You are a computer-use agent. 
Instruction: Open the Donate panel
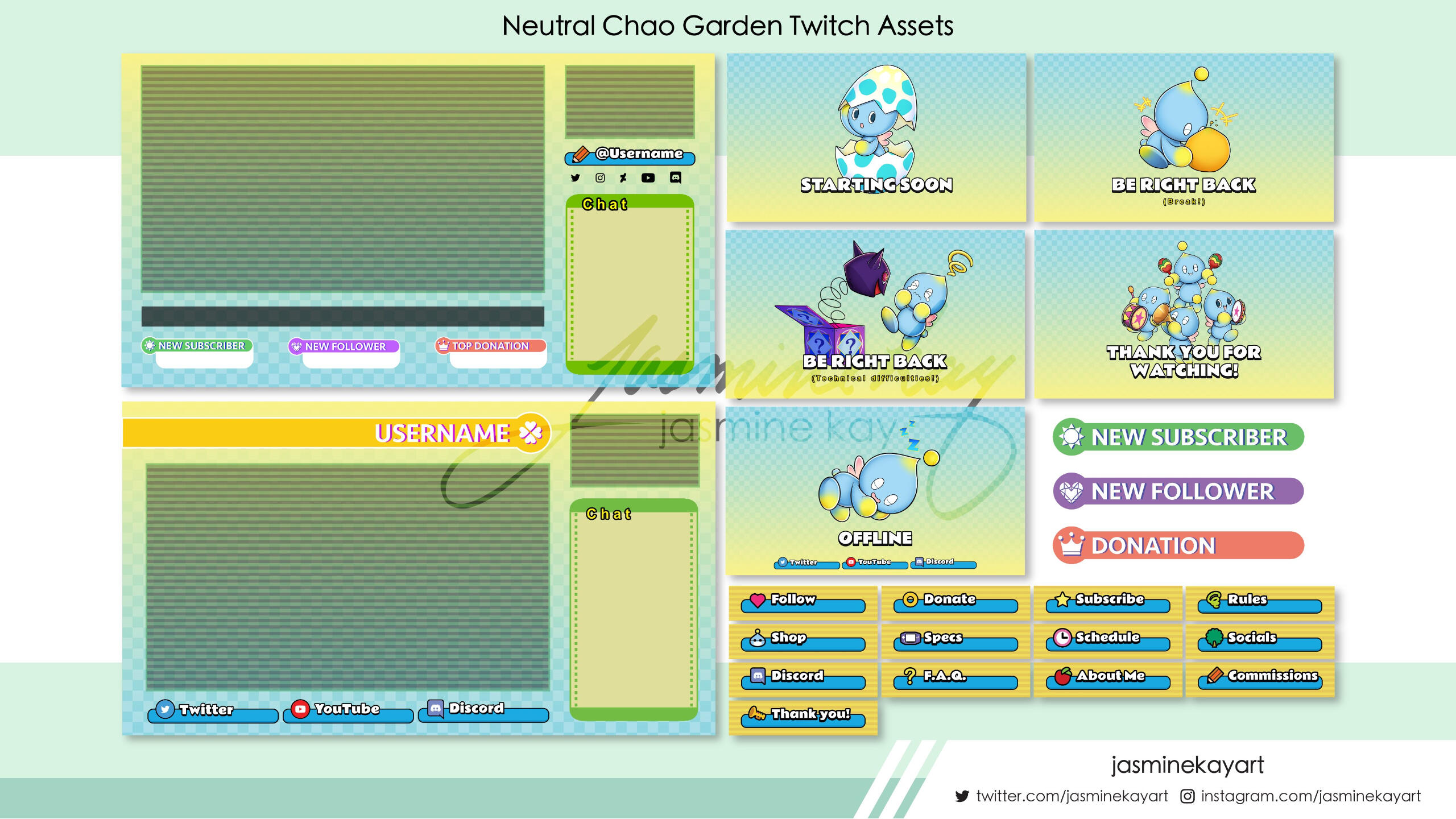pyautogui.click(x=955, y=602)
